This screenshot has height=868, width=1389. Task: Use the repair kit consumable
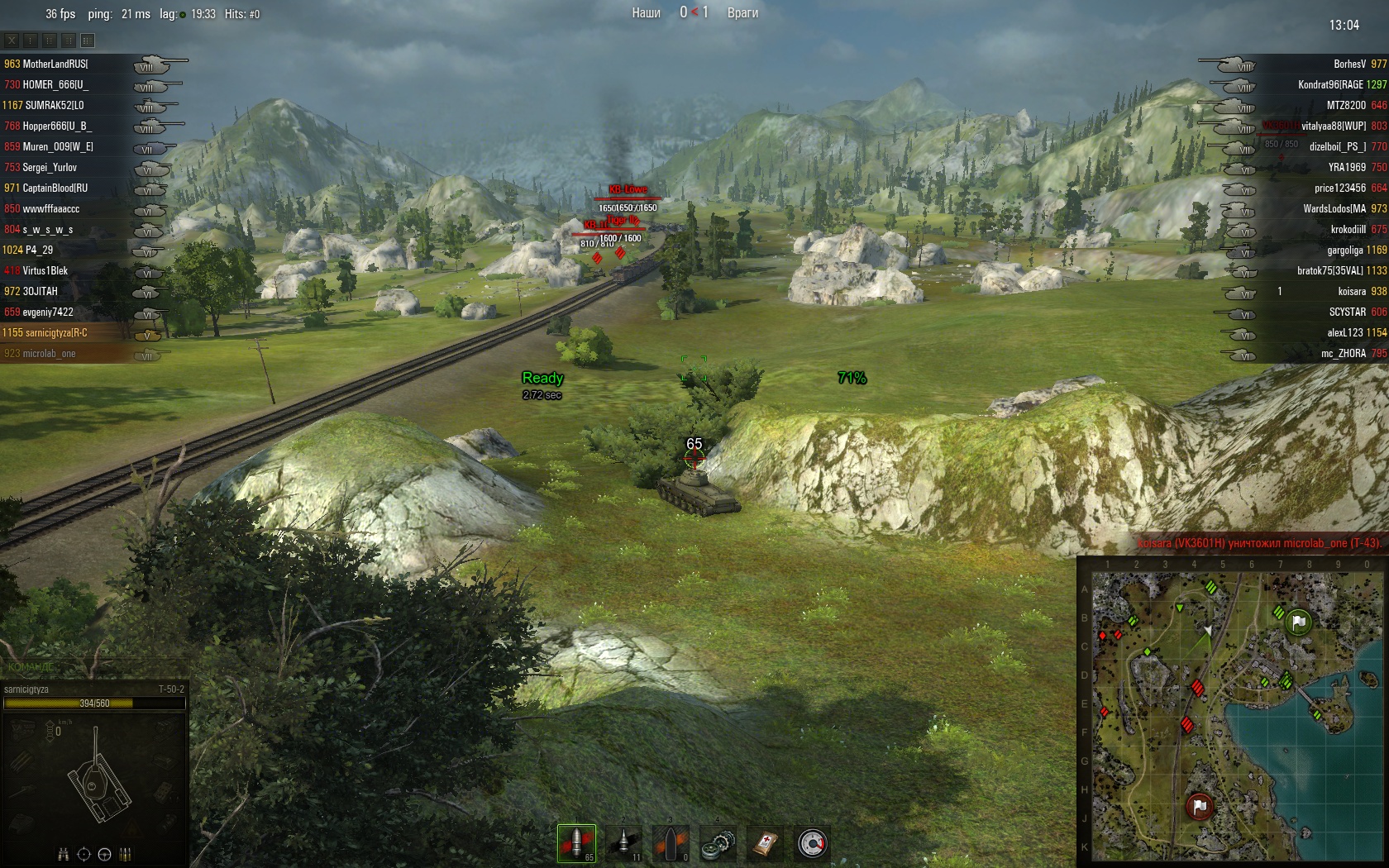coord(718,844)
